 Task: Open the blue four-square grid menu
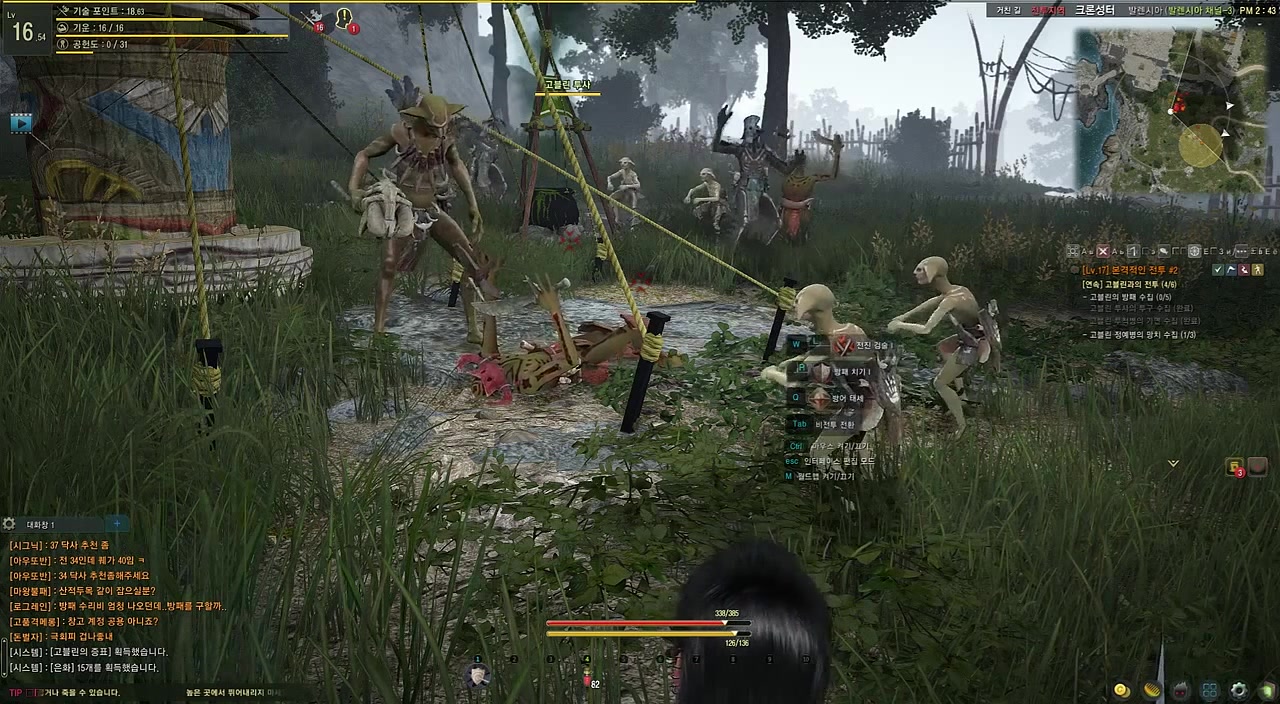coord(1210,690)
